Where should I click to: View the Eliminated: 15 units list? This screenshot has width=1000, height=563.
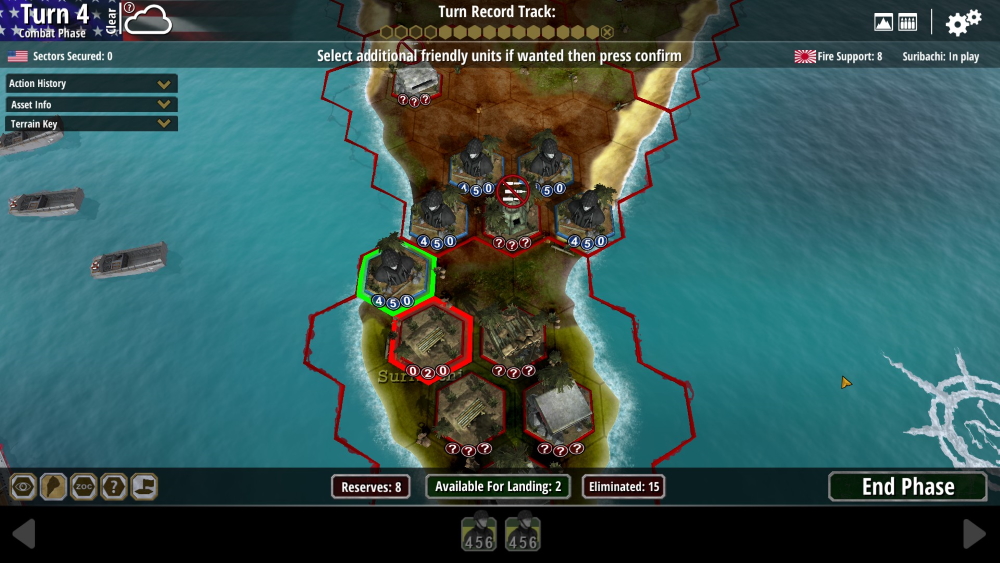coord(624,487)
